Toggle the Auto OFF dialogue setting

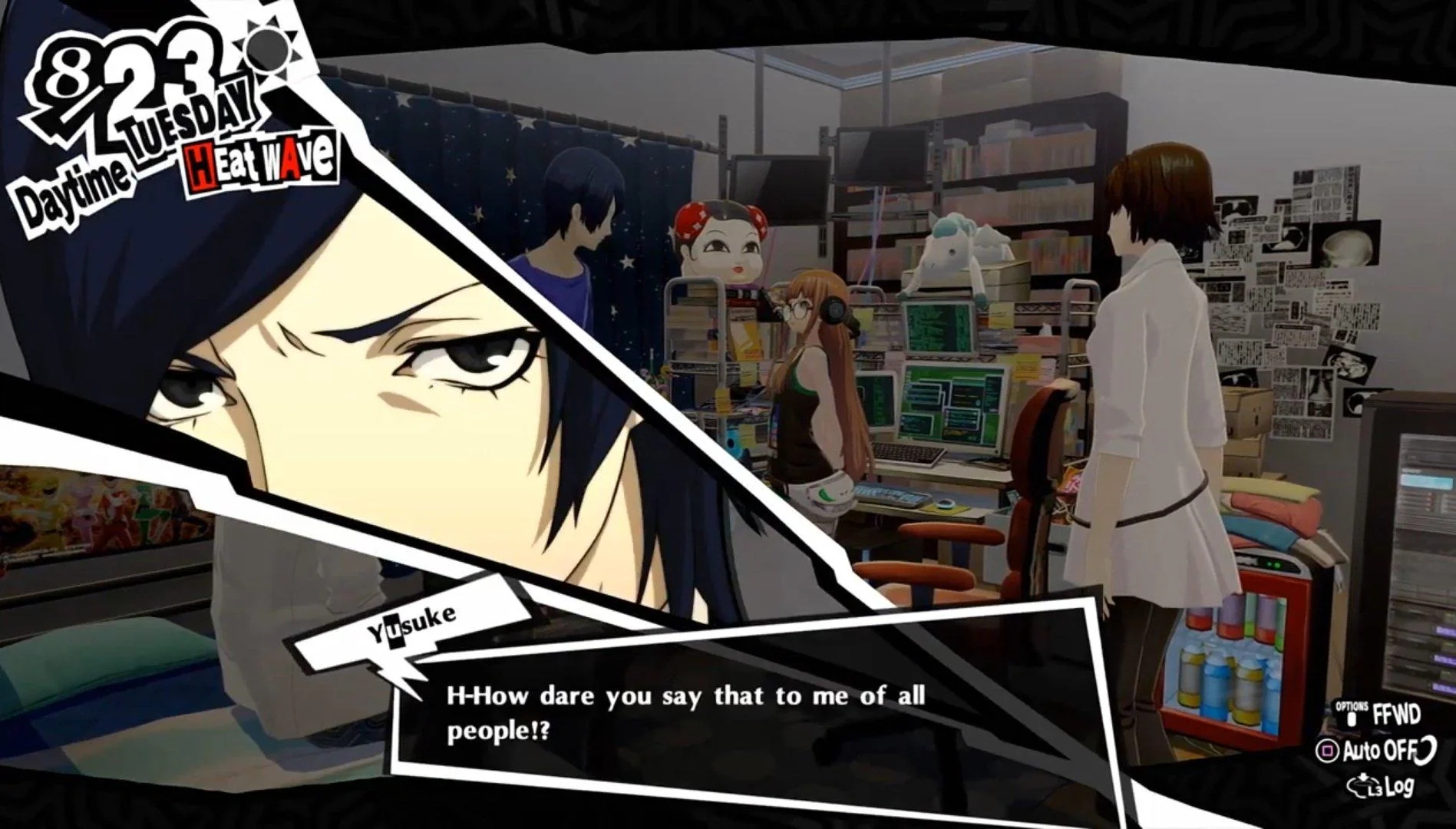1375,750
